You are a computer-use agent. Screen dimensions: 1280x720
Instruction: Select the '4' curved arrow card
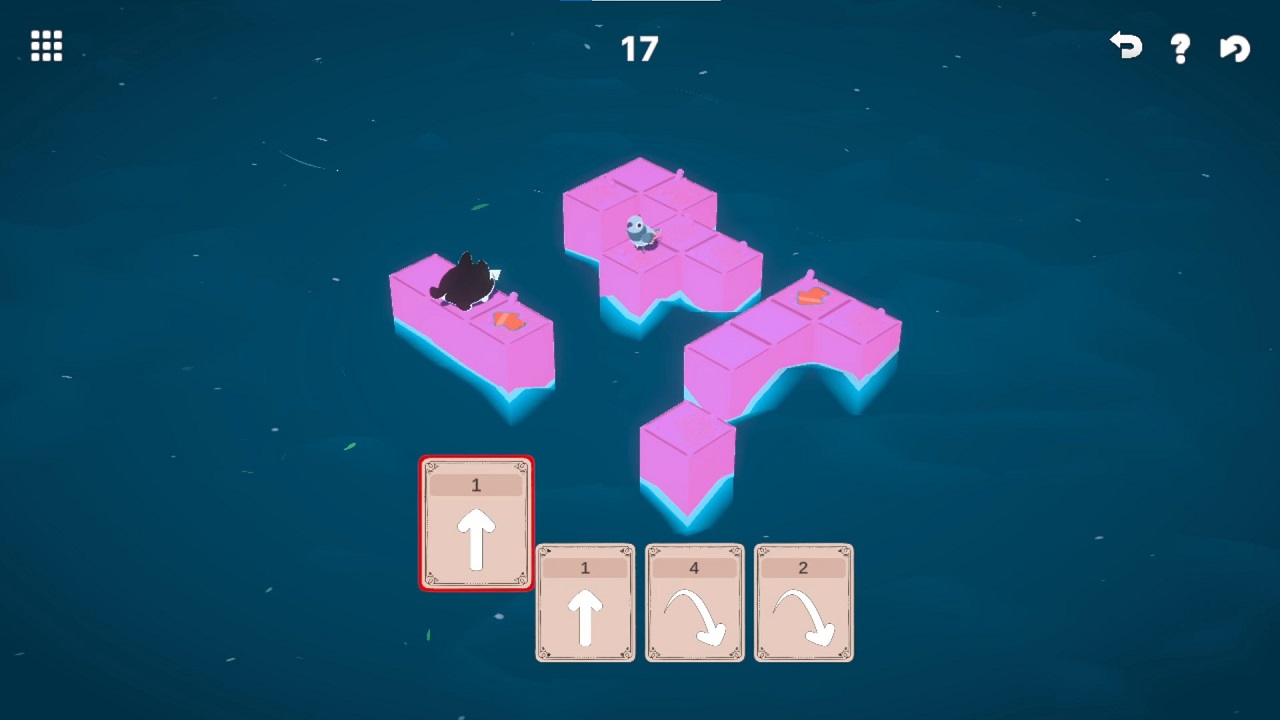pyautogui.click(x=694, y=603)
